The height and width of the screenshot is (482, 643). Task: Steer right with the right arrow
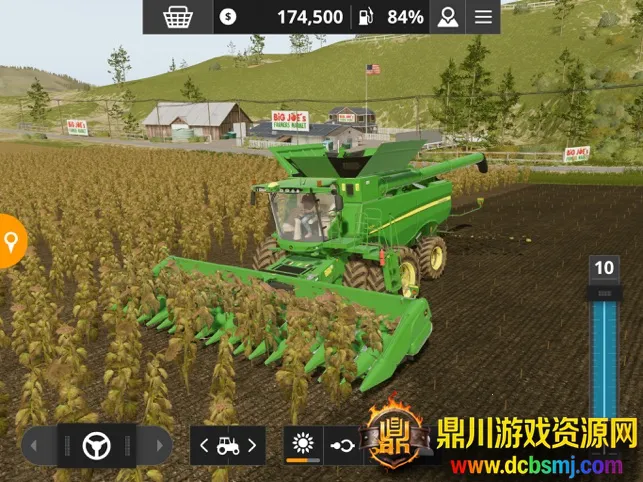tap(154, 445)
